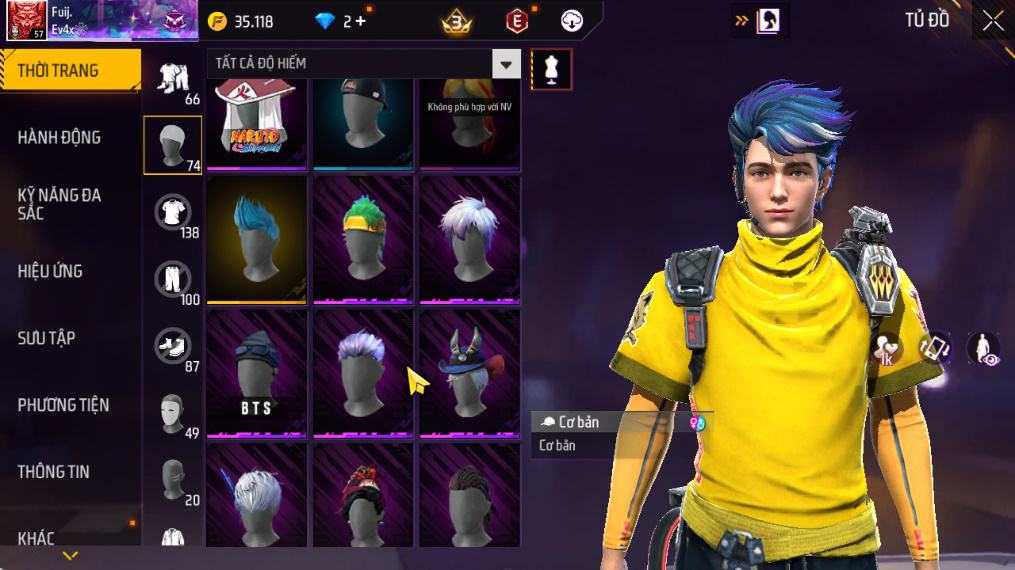Close the wardrobe with the X

992,20
